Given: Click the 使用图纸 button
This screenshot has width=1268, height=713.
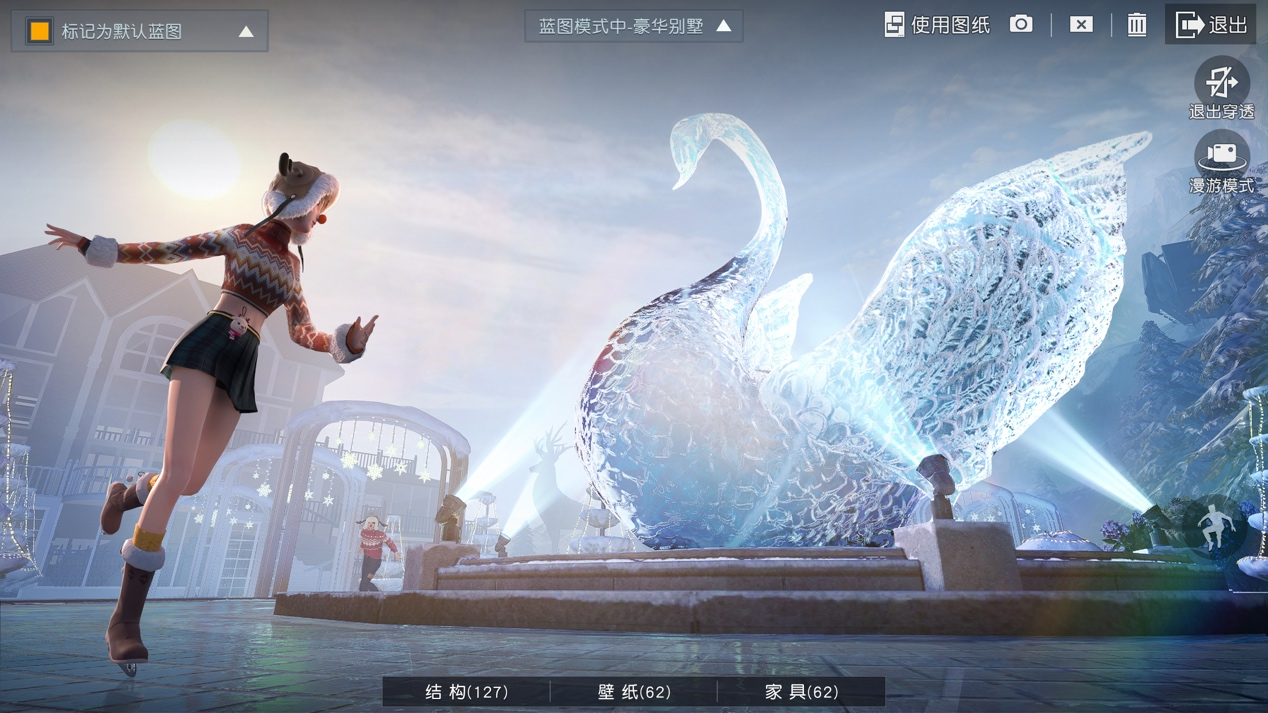Looking at the screenshot, I should tap(937, 25).
